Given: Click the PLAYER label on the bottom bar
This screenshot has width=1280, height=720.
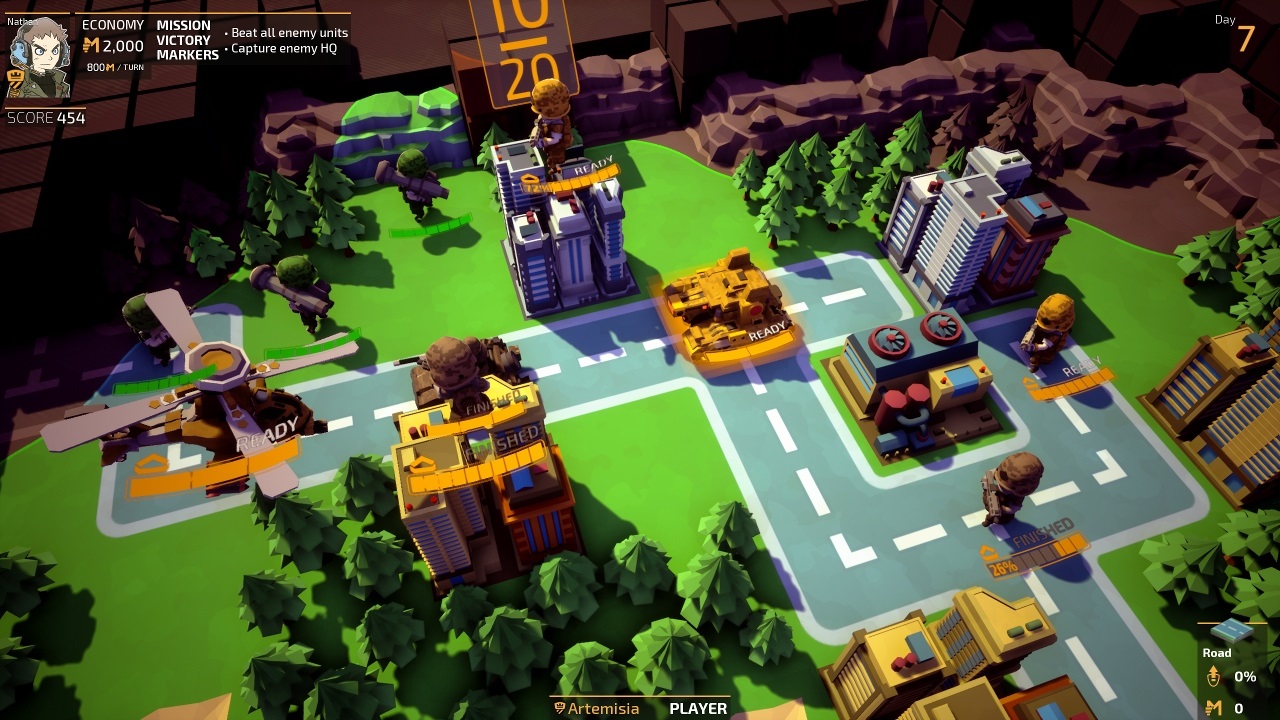Looking at the screenshot, I should point(699,708).
